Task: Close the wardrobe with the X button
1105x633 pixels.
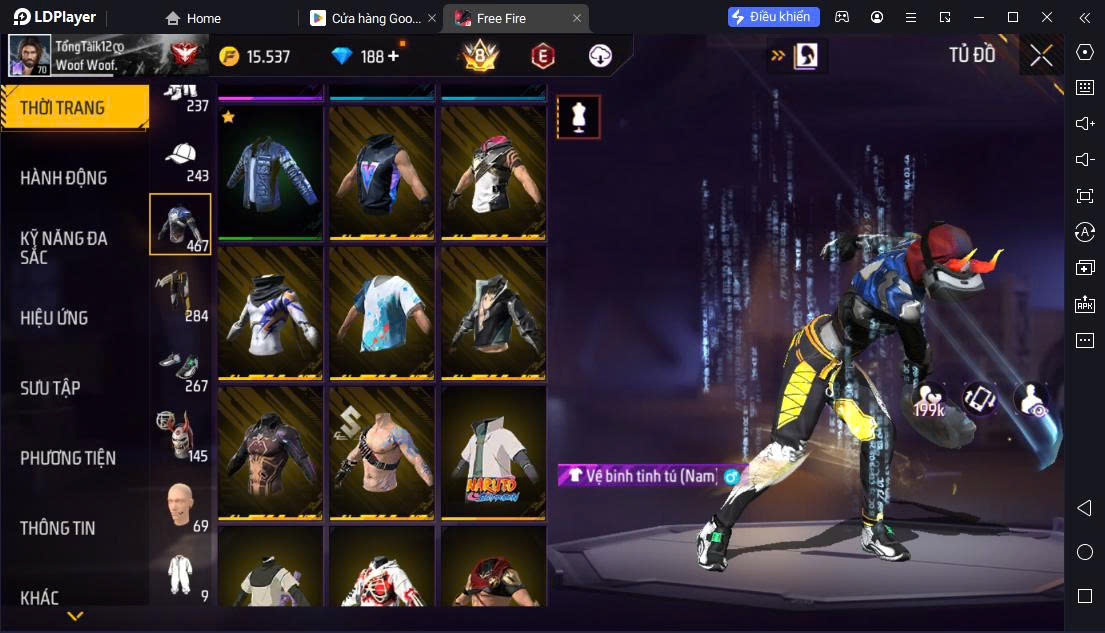Action: (1041, 56)
